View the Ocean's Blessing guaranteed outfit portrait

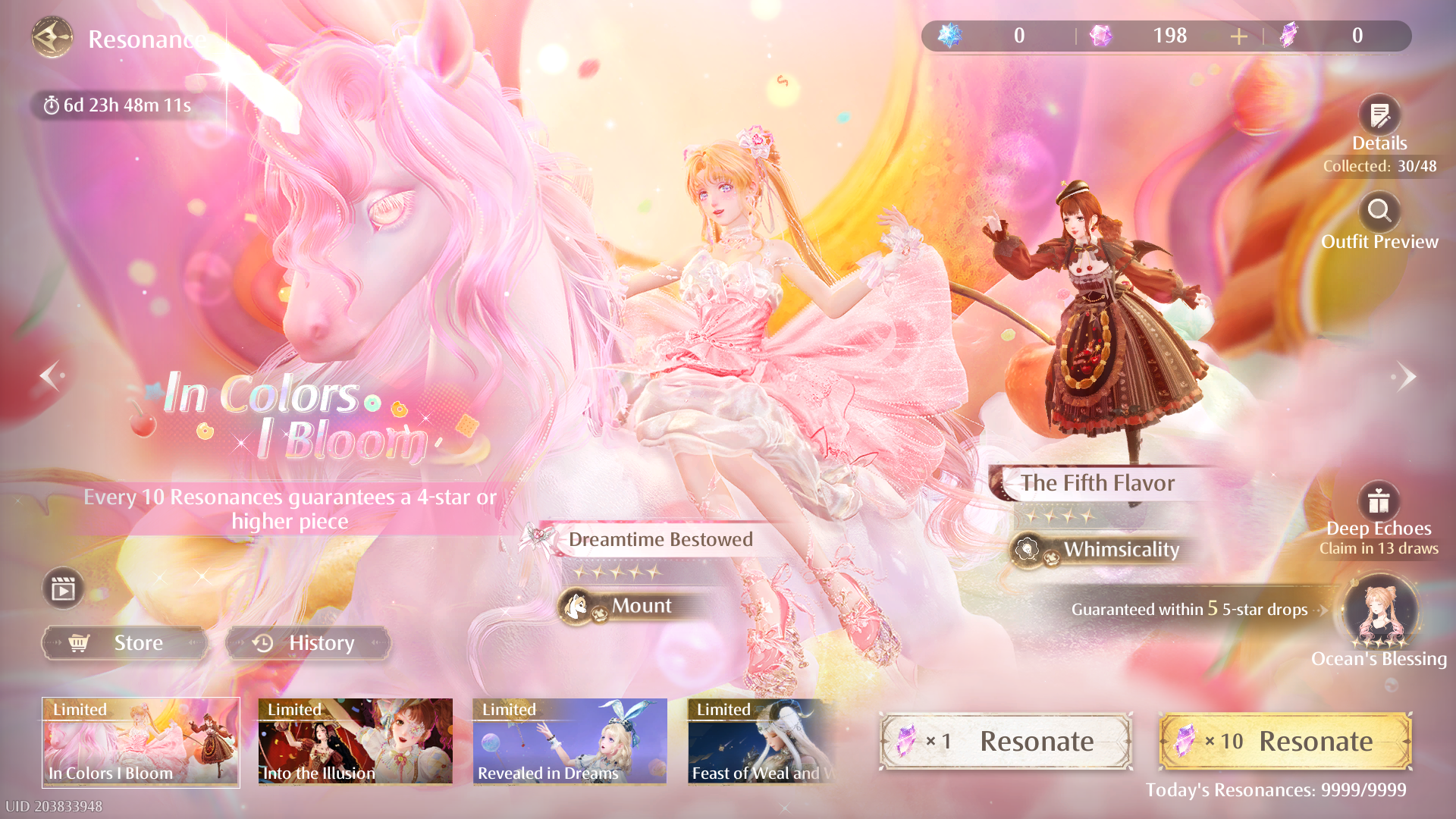tap(1379, 612)
